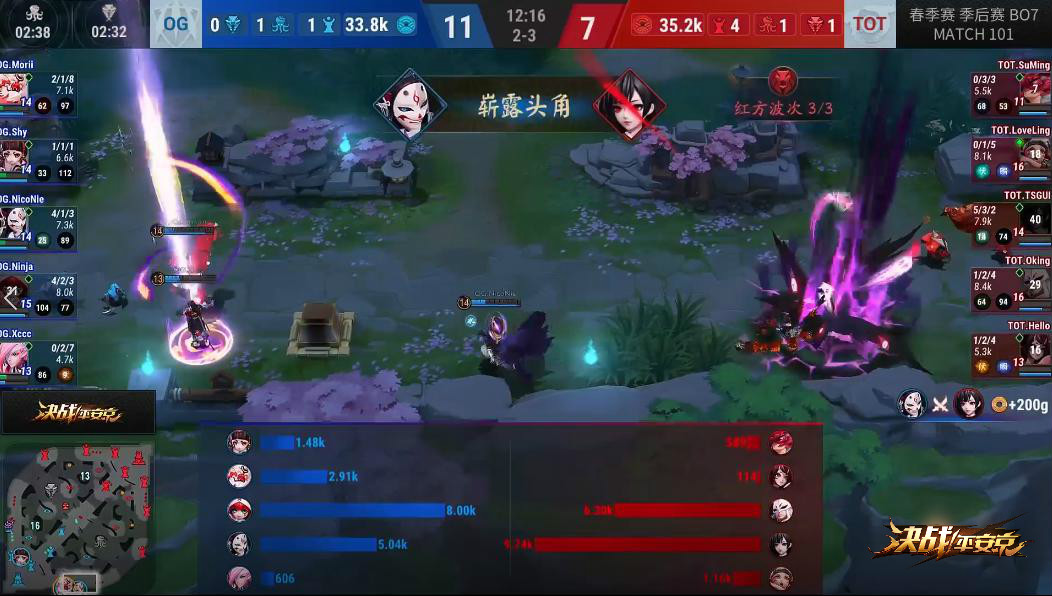Select TOT.Oking's player panel
The height and width of the screenshot is (596, 1052).
click(1010, 280)
